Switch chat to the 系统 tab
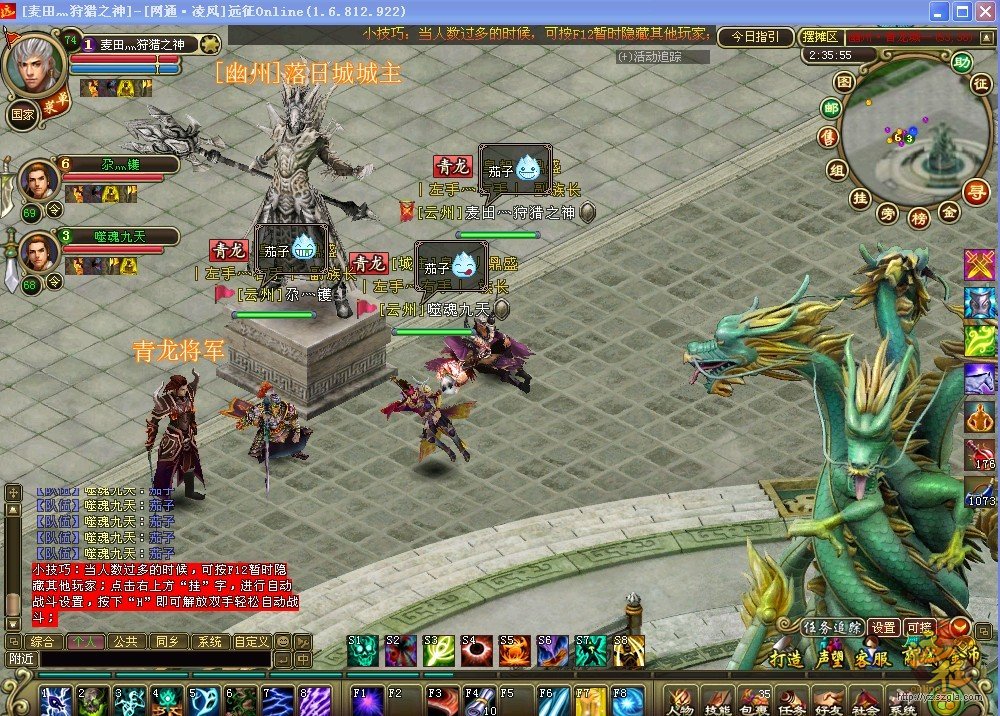This screenshot has width=1000, height=716. coord(208,642)
